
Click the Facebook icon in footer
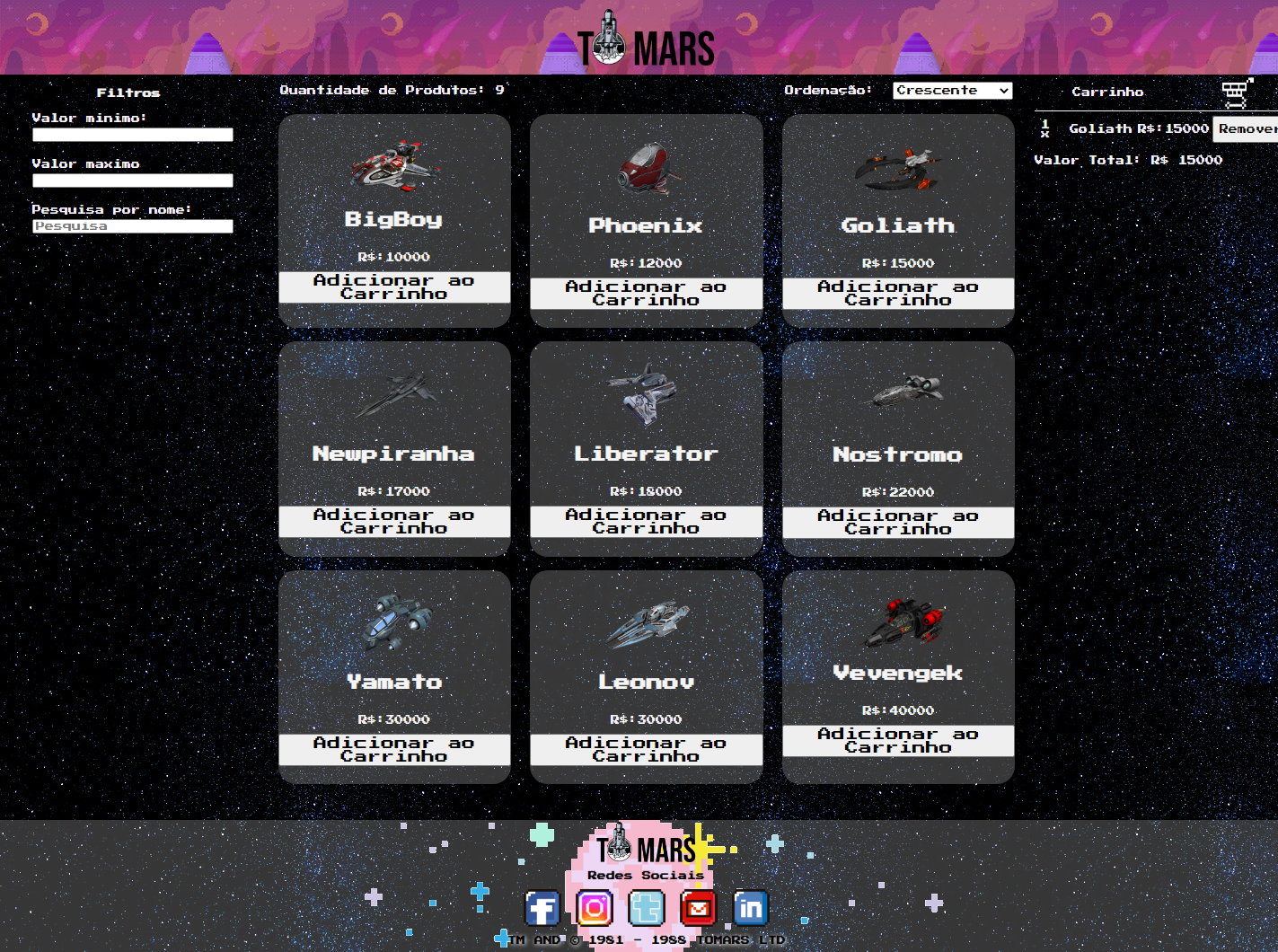pyautogui.click(x=542, y=909)
